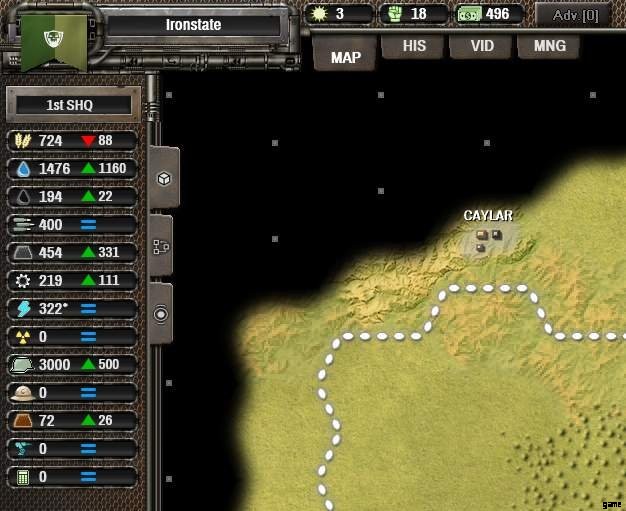Select the VID tab
The image size is (626, 511).
click(482, 46)
